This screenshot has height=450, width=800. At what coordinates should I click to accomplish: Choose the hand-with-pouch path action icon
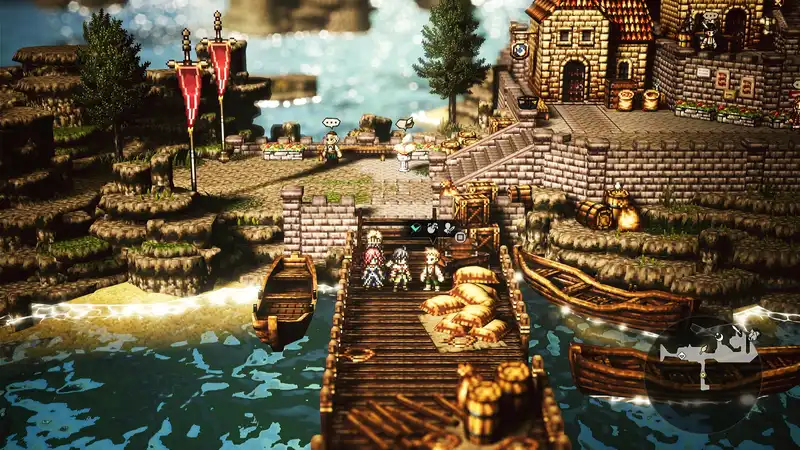tap(432, 230)
